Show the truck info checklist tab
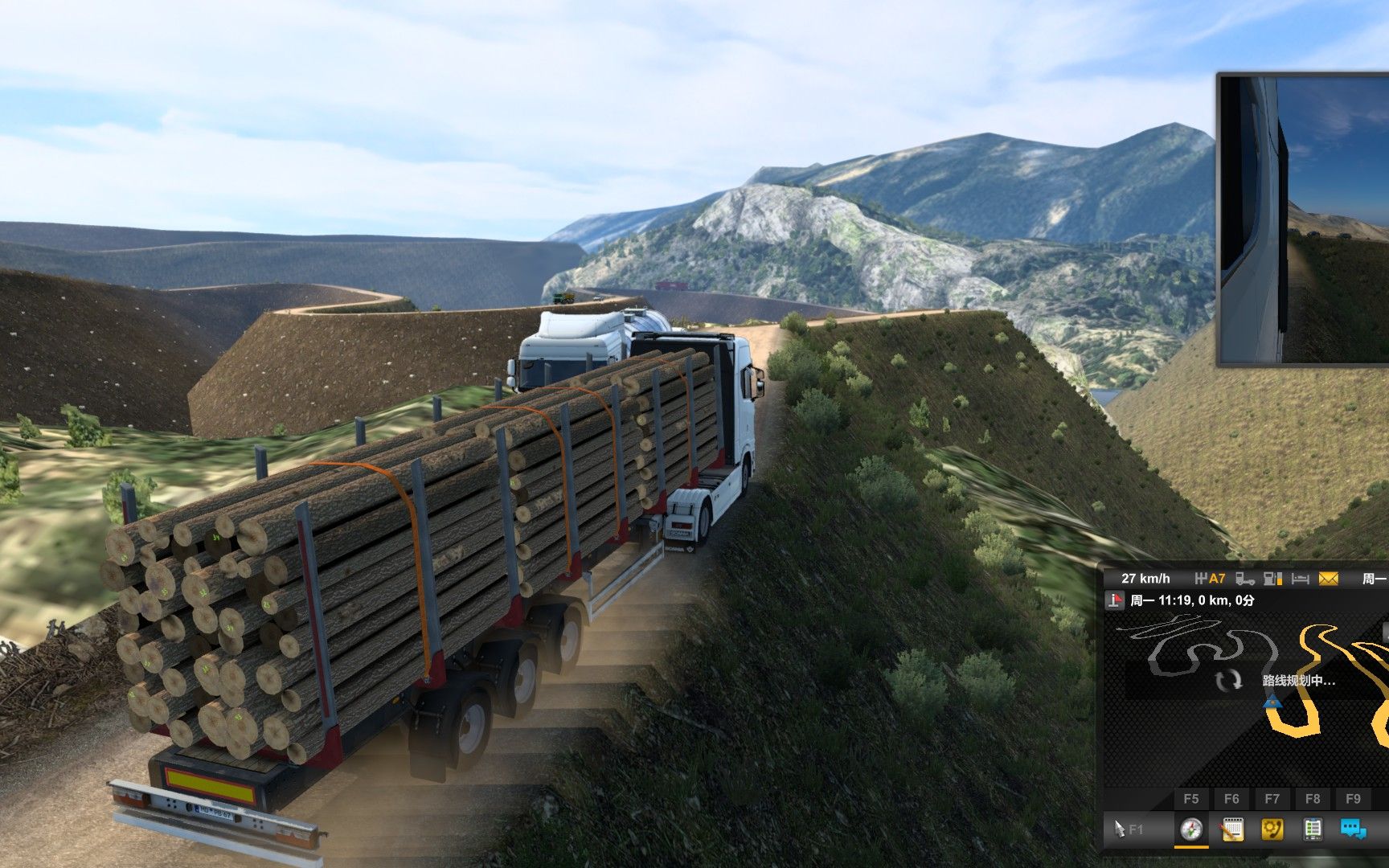This screenshot has width=1389, height=868. point(1313,829)
